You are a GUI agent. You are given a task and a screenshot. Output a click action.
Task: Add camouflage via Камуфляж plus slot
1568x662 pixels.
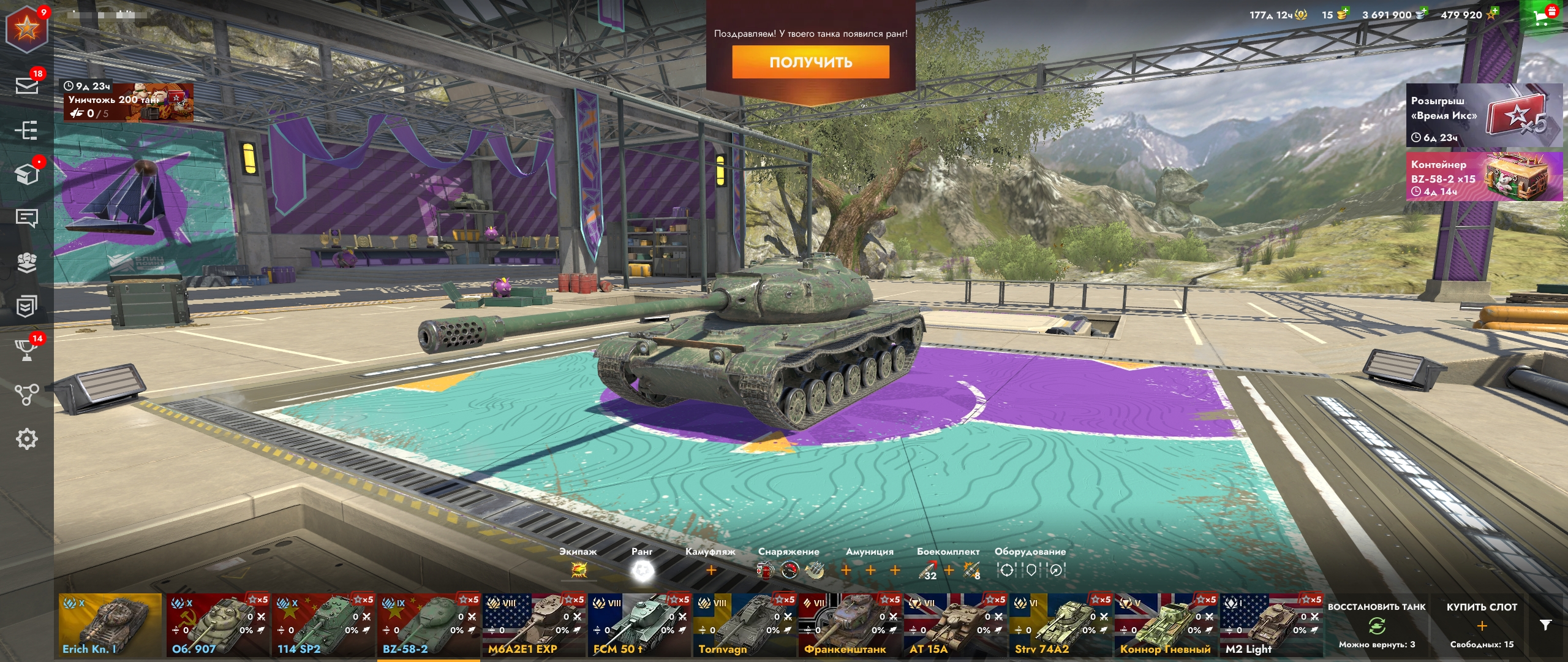pos(710,571)
